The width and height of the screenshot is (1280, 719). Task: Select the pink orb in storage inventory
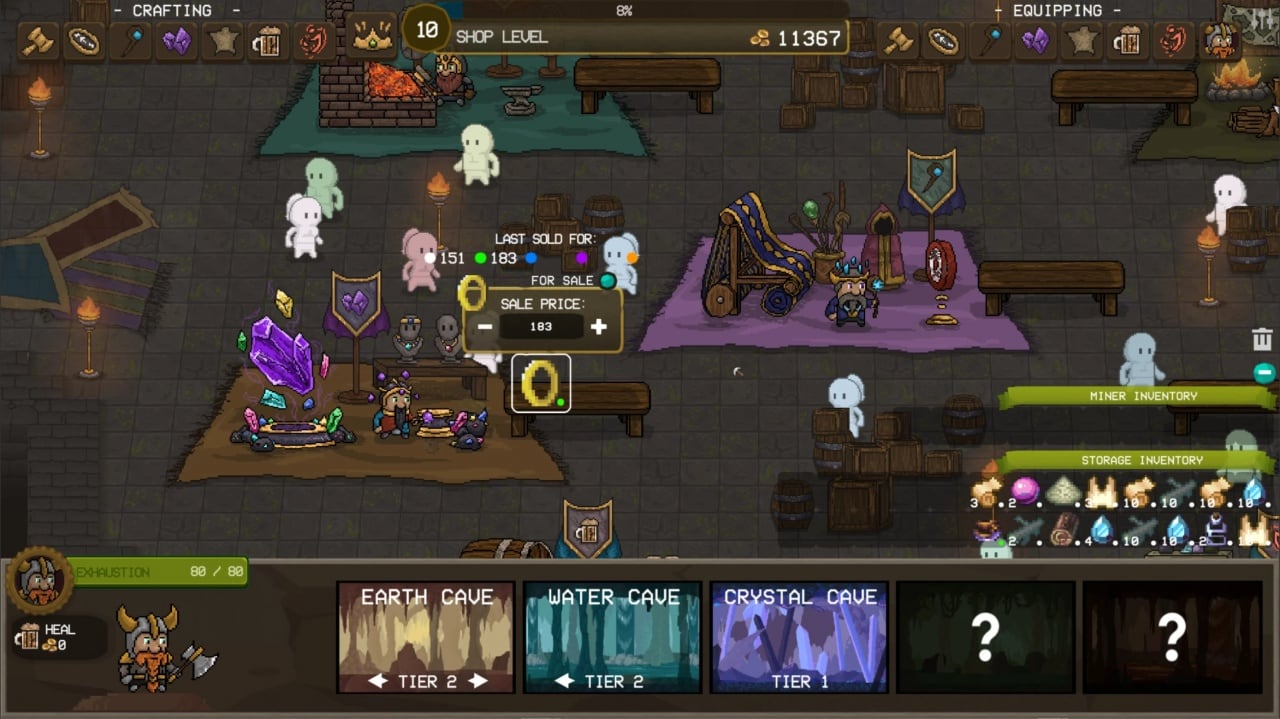(1025, 491)
